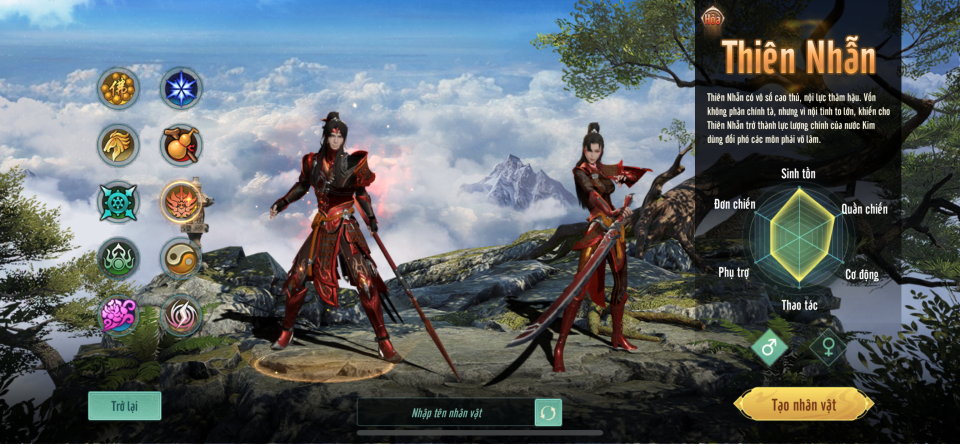Select the white-pink swirling flame class icon
The height and width of the screenshot is (444, 960).
tap(182, 316)
